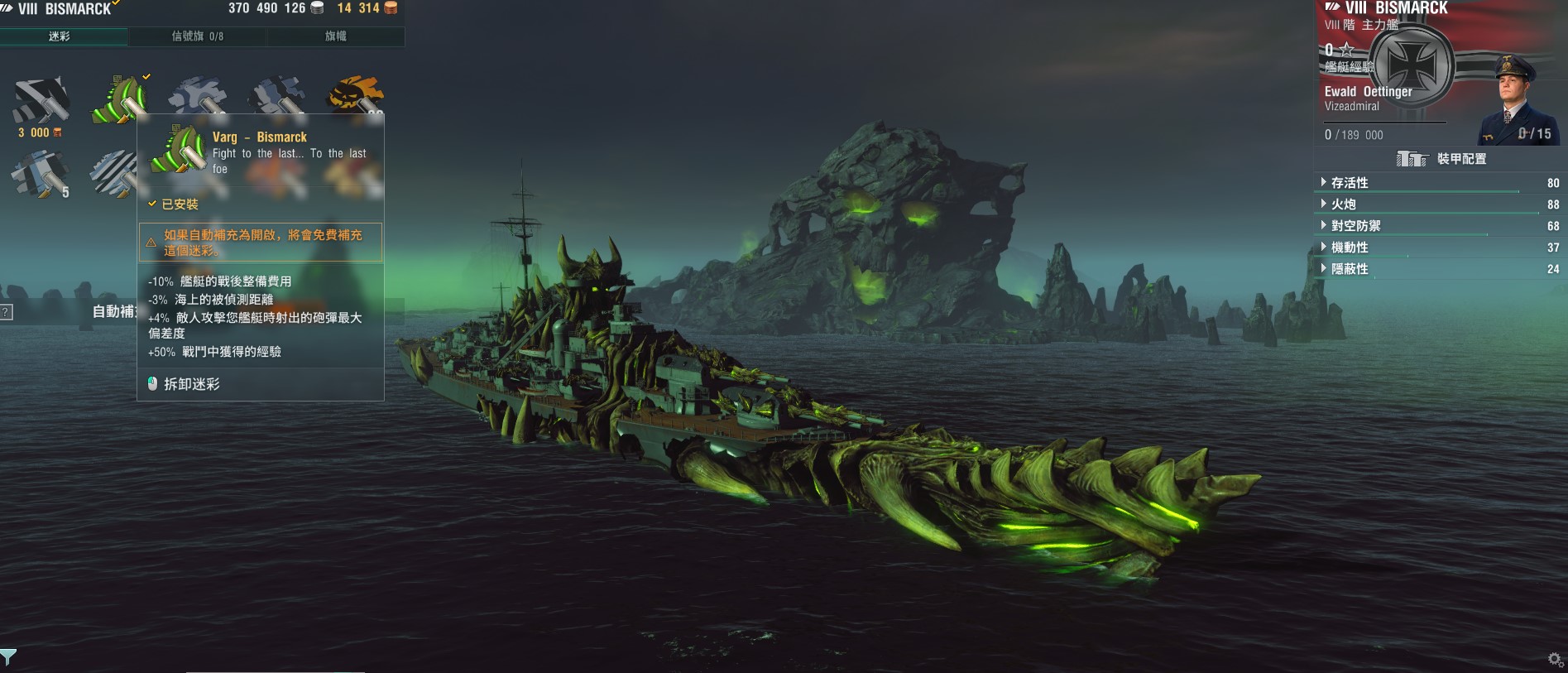Expand the 存活性 survivability stats

[1350, 183]
